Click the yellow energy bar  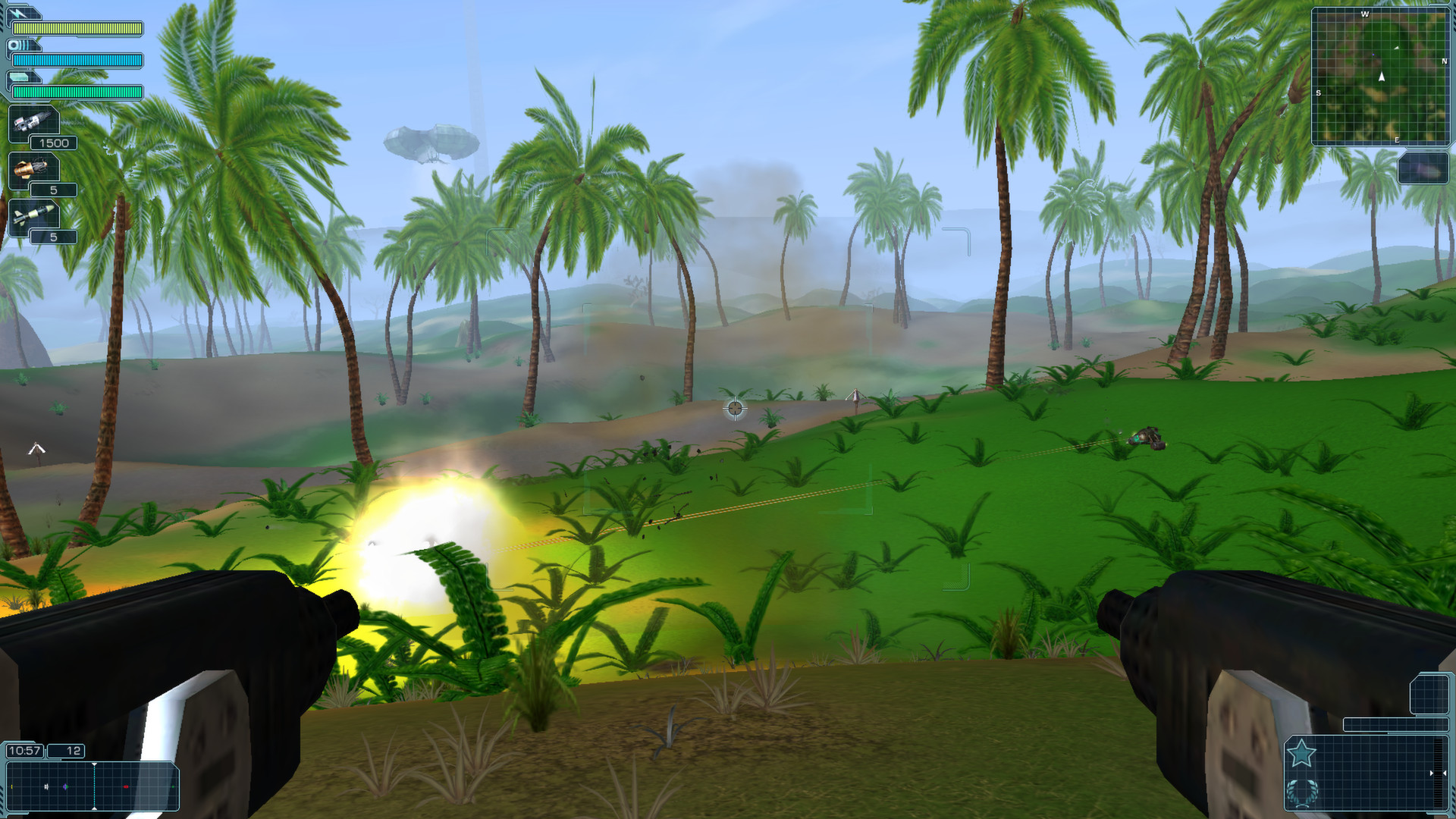[77, 29]
